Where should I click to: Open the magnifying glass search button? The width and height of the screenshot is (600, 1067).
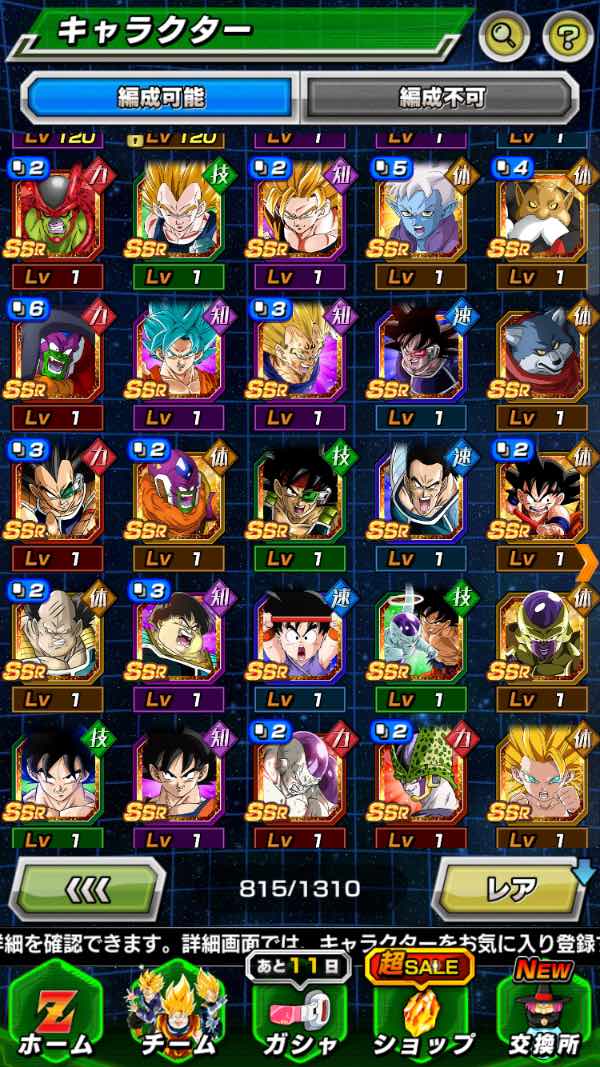[x=504, y=38]
